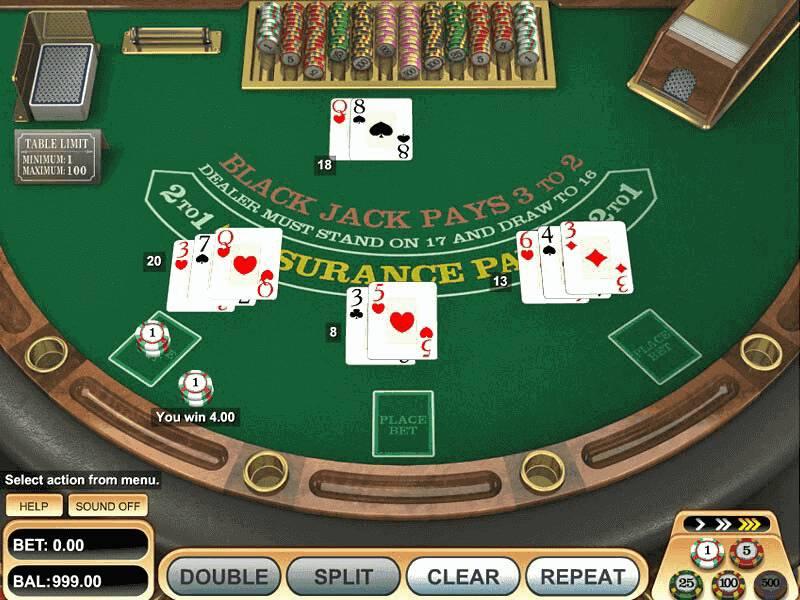800x600 pixels.
Task: Choose the green 25 chip
Action: click(686, 584)
